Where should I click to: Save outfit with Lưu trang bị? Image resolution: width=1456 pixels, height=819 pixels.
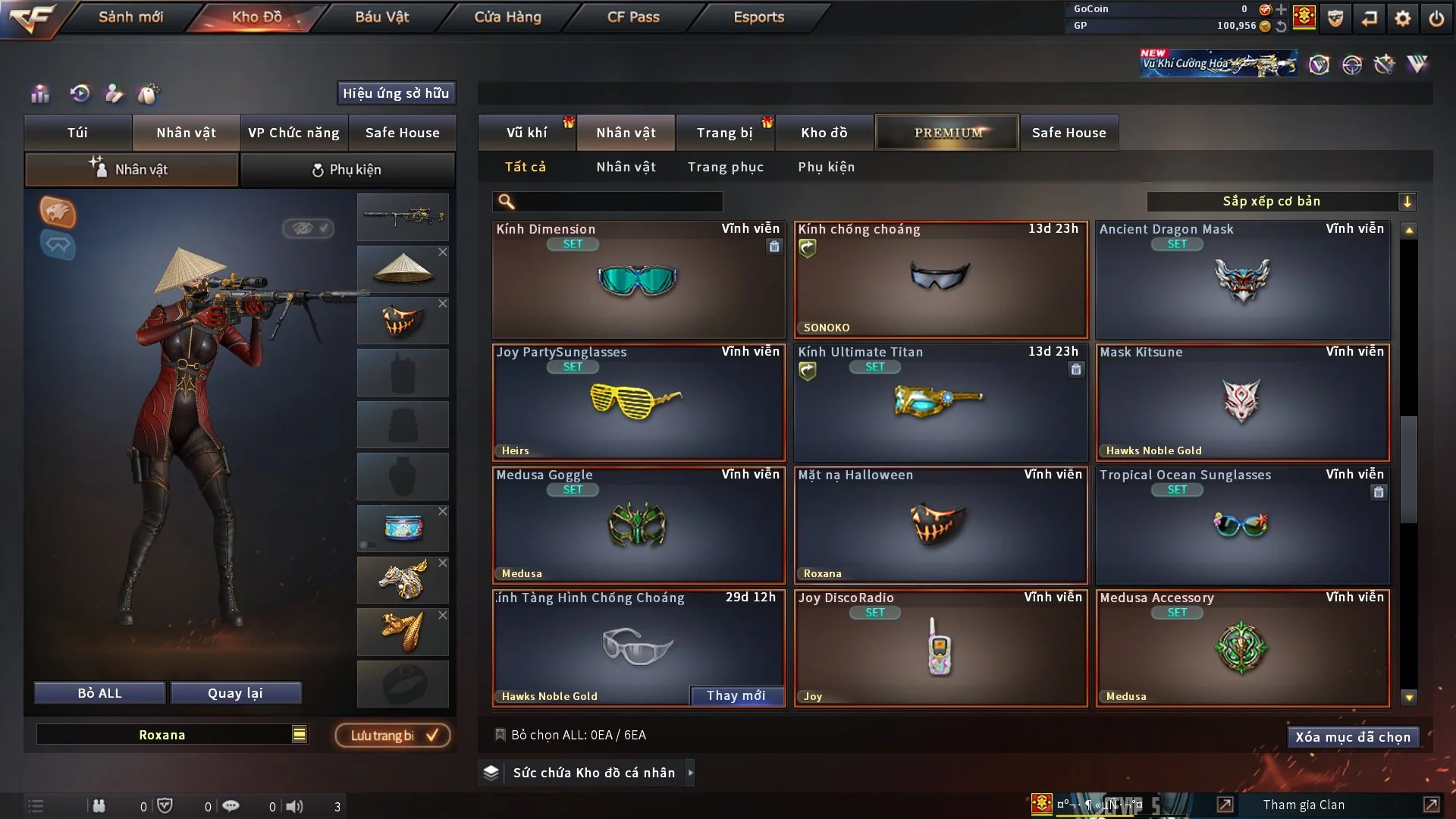[393, 735]
